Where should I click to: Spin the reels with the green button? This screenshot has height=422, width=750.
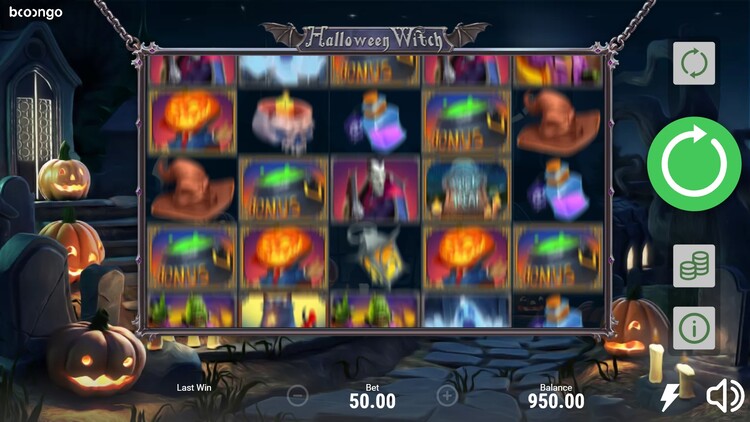693,163
